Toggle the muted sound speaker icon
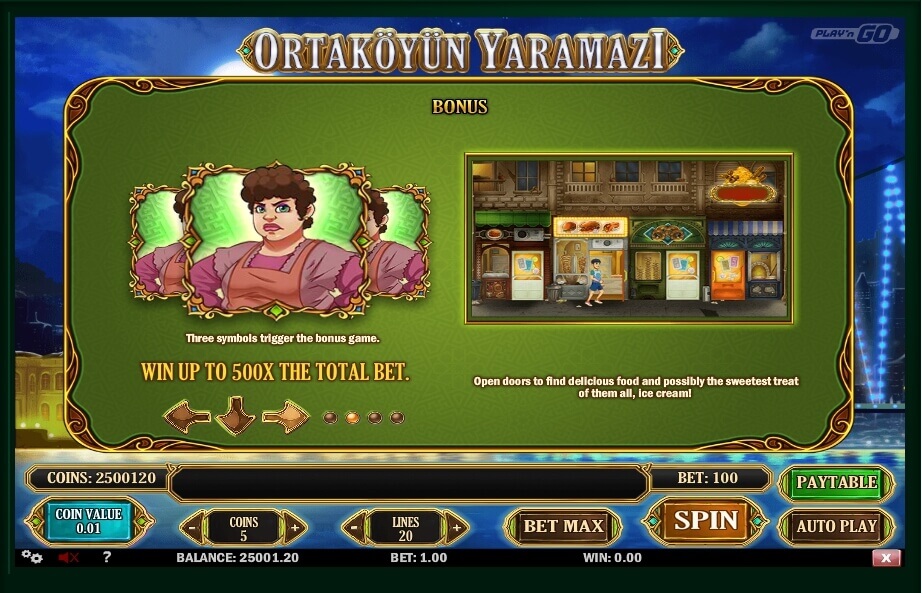The height and width of the screenshot is (593, 922). click(68, 557)
